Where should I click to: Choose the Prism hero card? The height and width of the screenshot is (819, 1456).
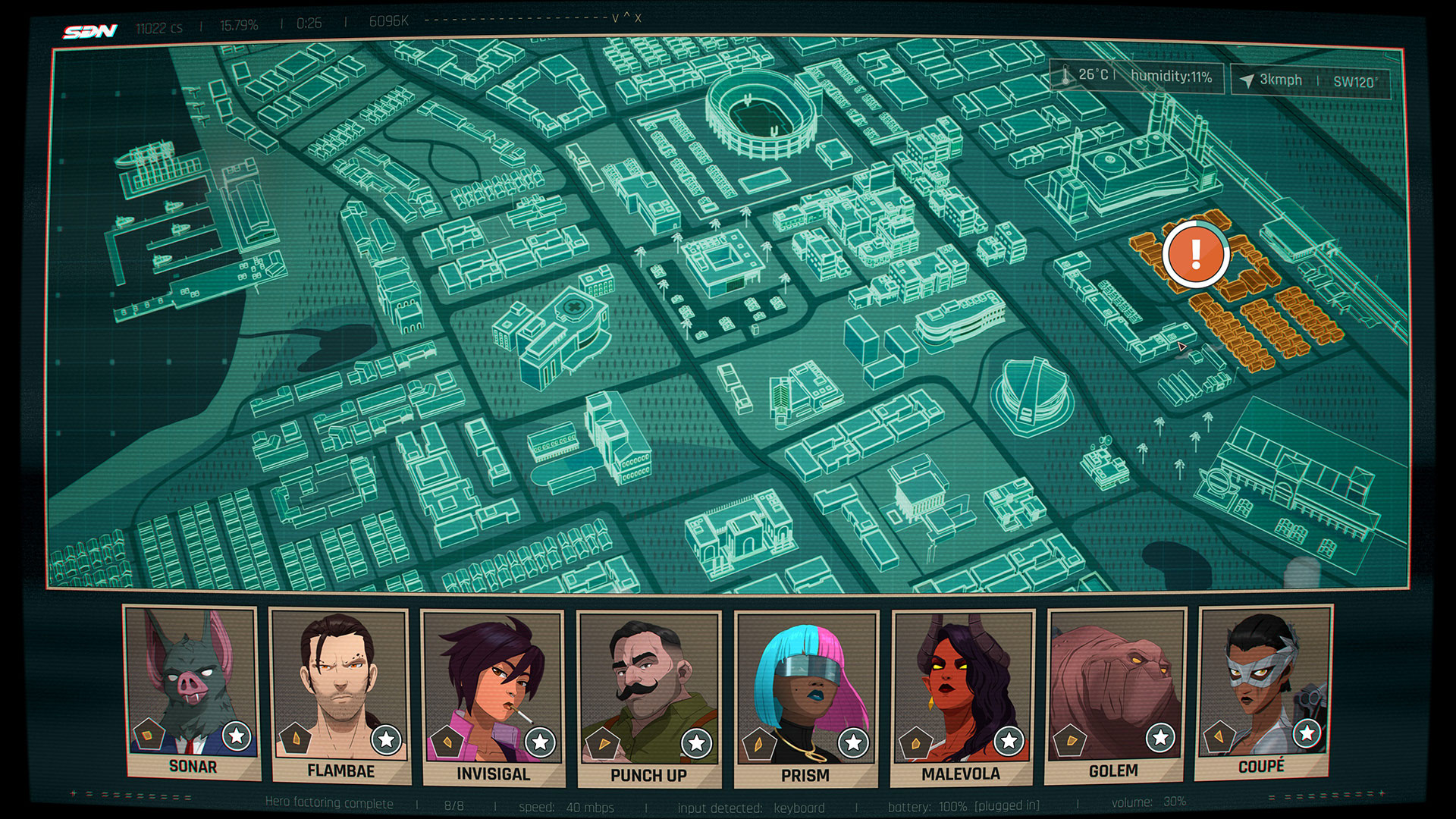(x=805, y=699)
